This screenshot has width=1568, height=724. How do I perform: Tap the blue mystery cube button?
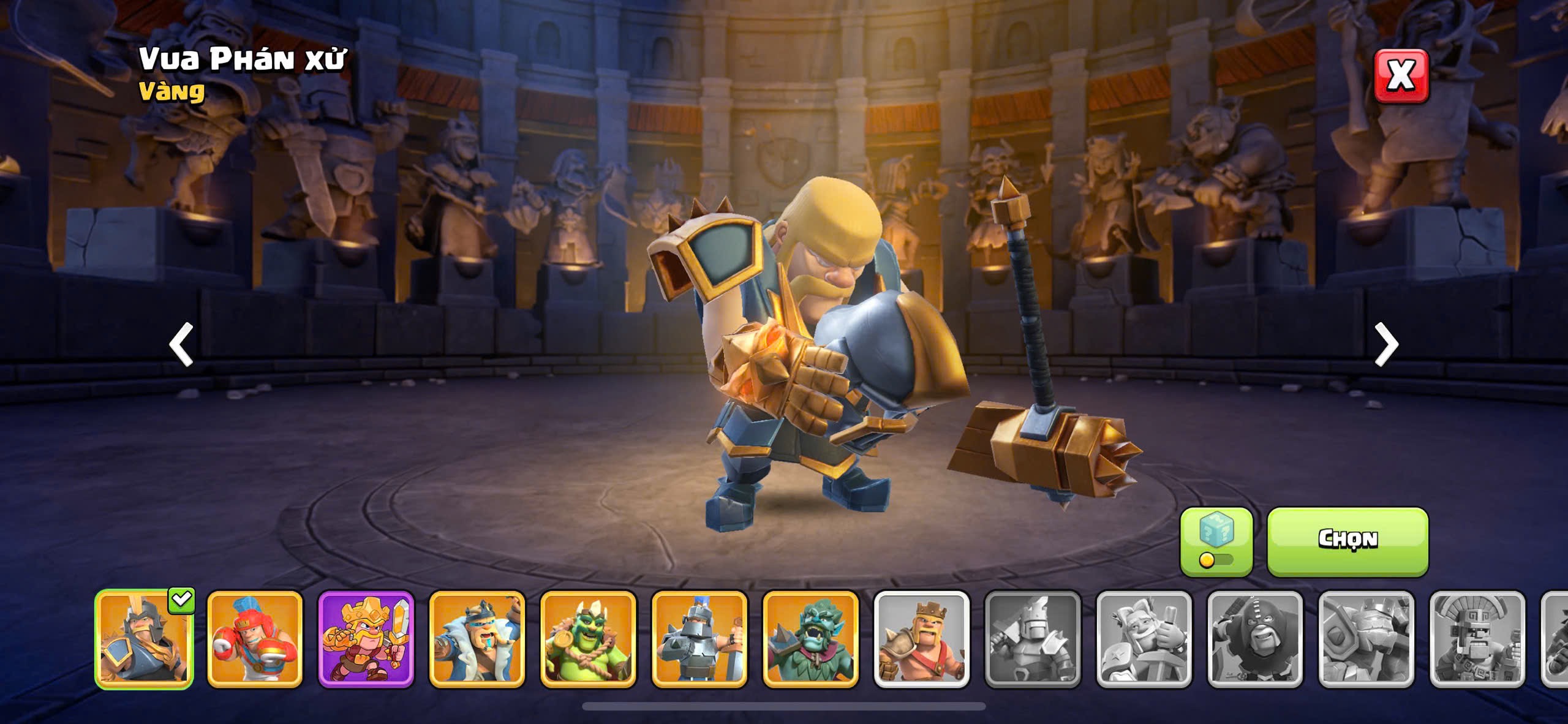click(x=1216, y=541)
